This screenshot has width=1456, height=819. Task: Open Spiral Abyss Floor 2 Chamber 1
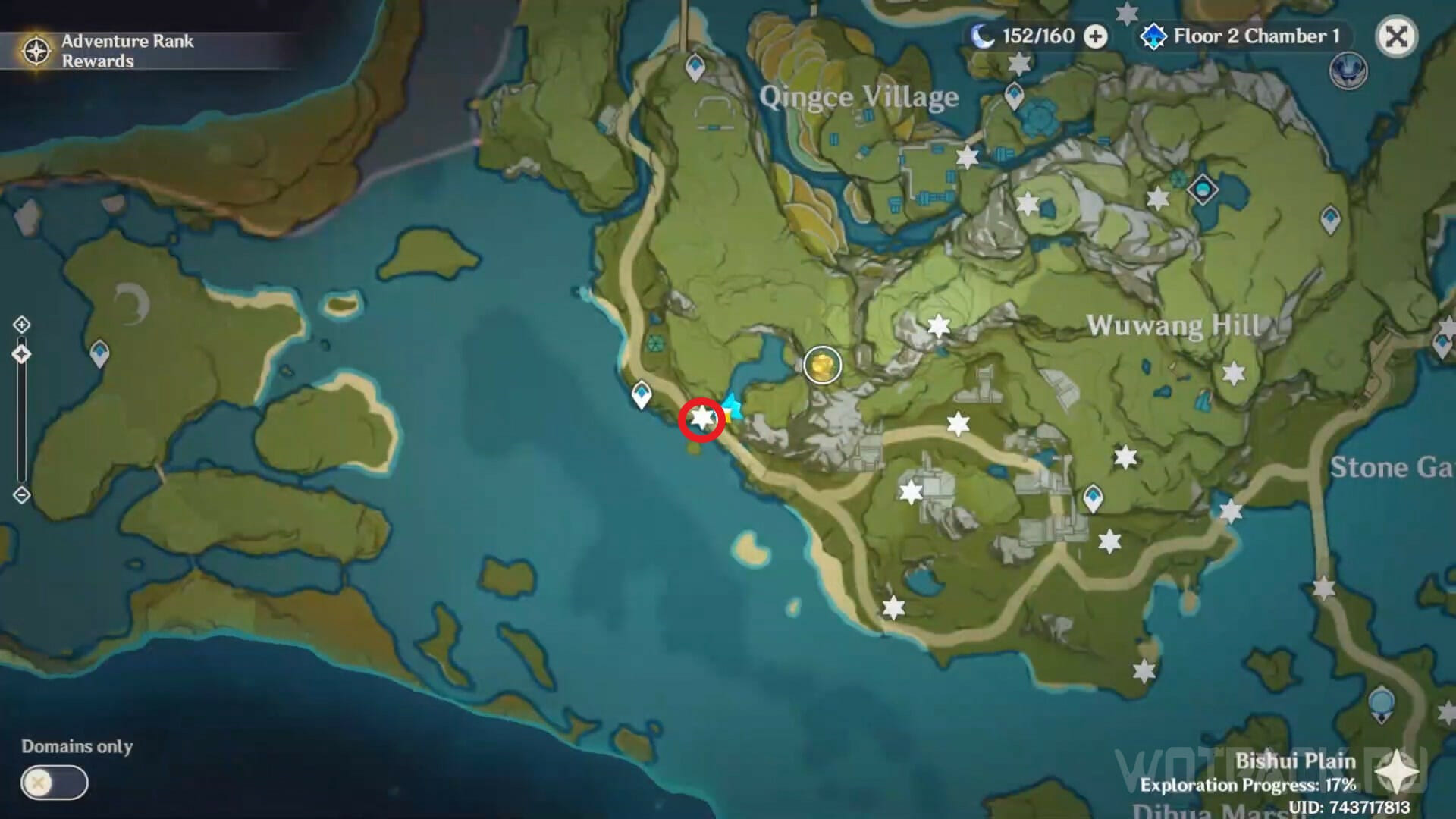pos(1241,36)
